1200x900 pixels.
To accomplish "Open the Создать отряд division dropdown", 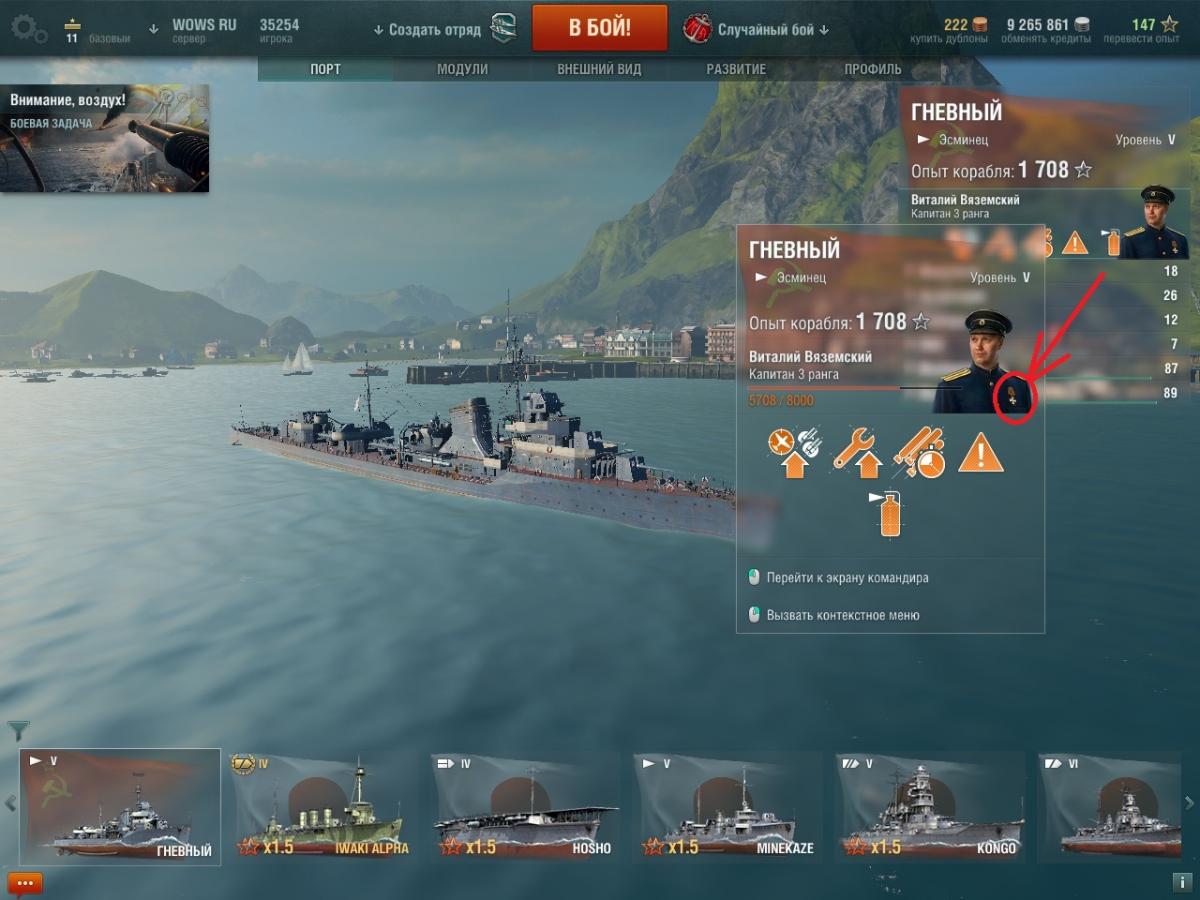I will point(427,30).
